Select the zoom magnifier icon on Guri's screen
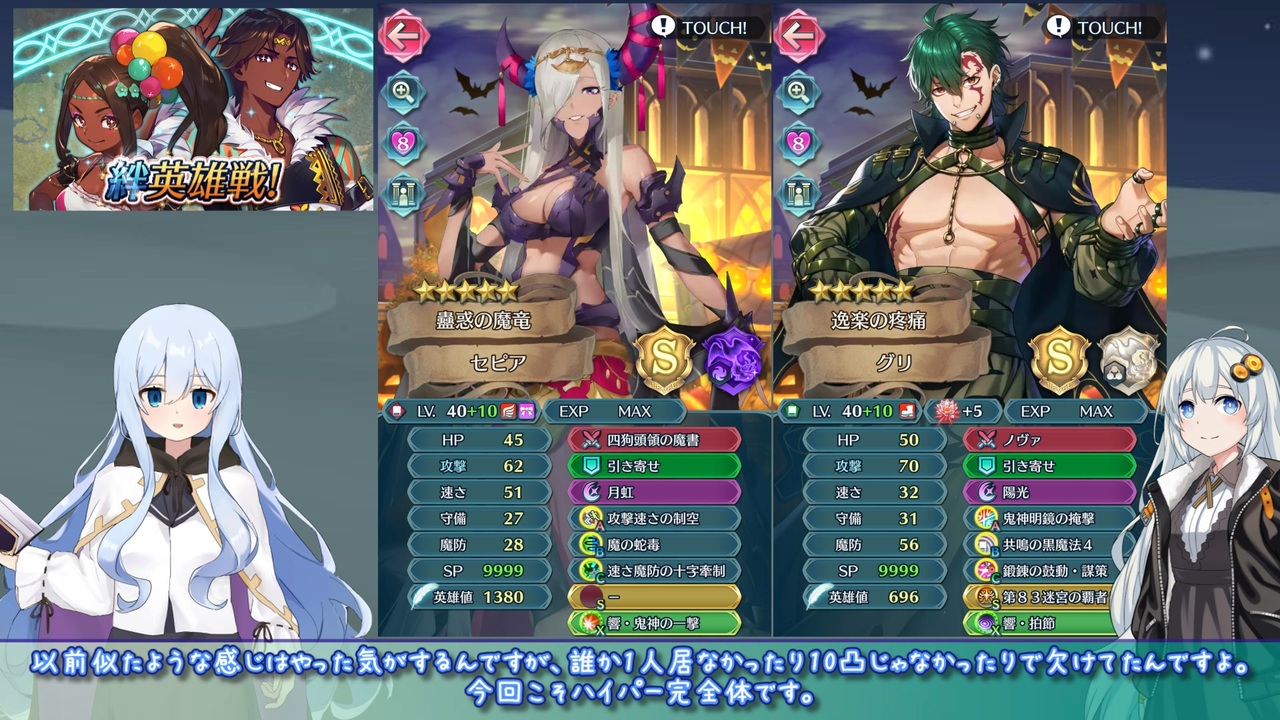 [797, 93]
